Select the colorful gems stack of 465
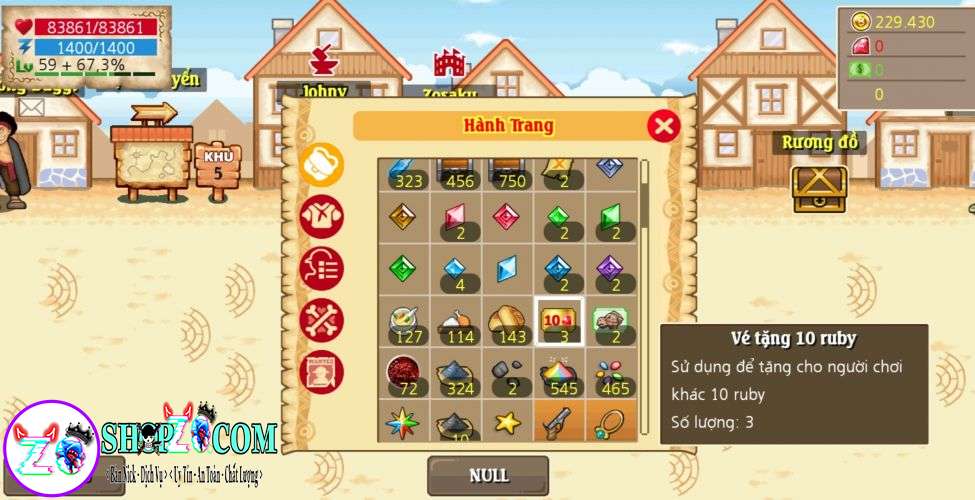 (611, 373)
